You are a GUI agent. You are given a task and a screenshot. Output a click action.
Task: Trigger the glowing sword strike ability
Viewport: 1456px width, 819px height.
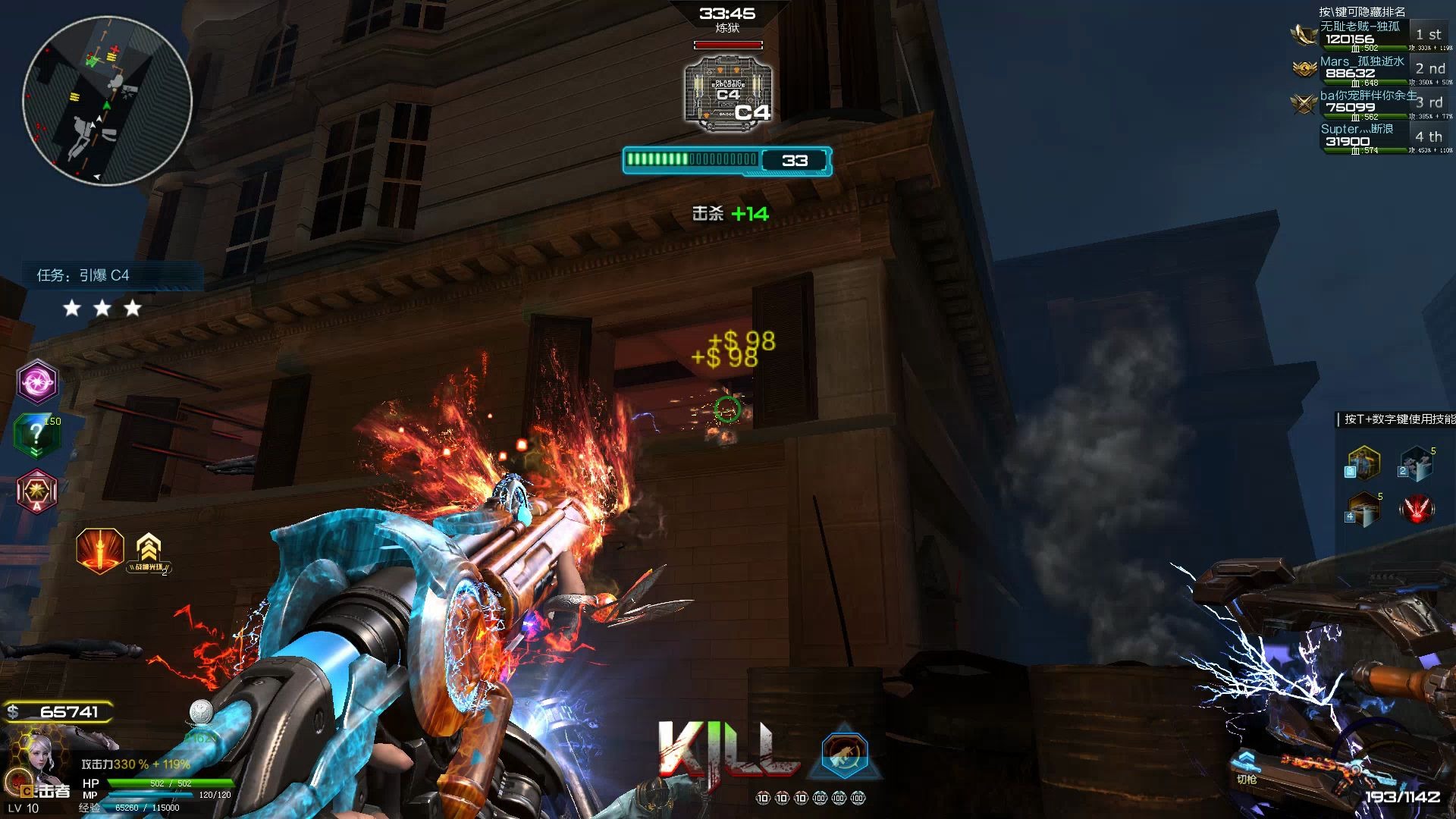tap(100, 551)
